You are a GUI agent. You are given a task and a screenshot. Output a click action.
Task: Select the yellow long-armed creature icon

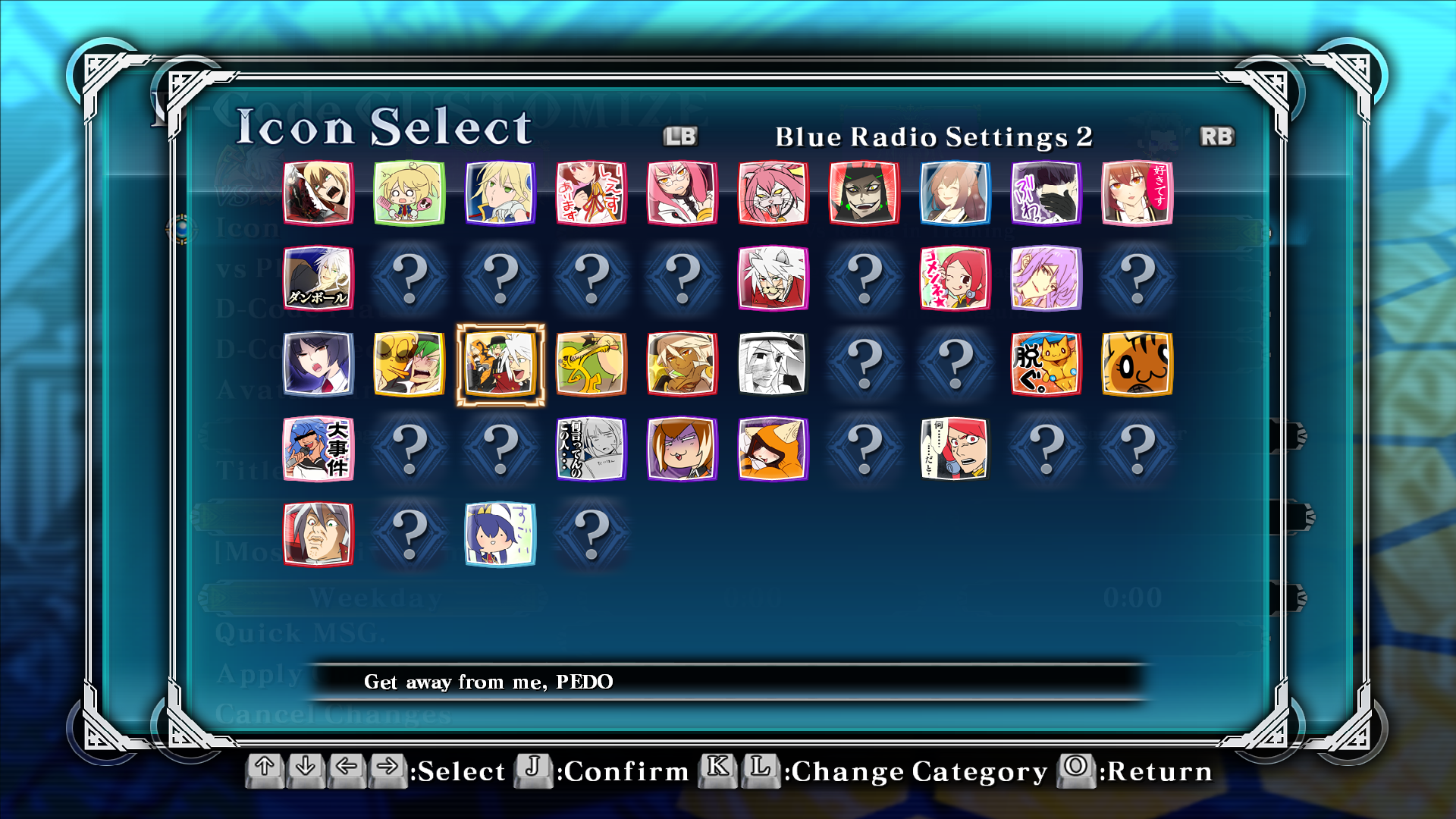coord(591,363)
